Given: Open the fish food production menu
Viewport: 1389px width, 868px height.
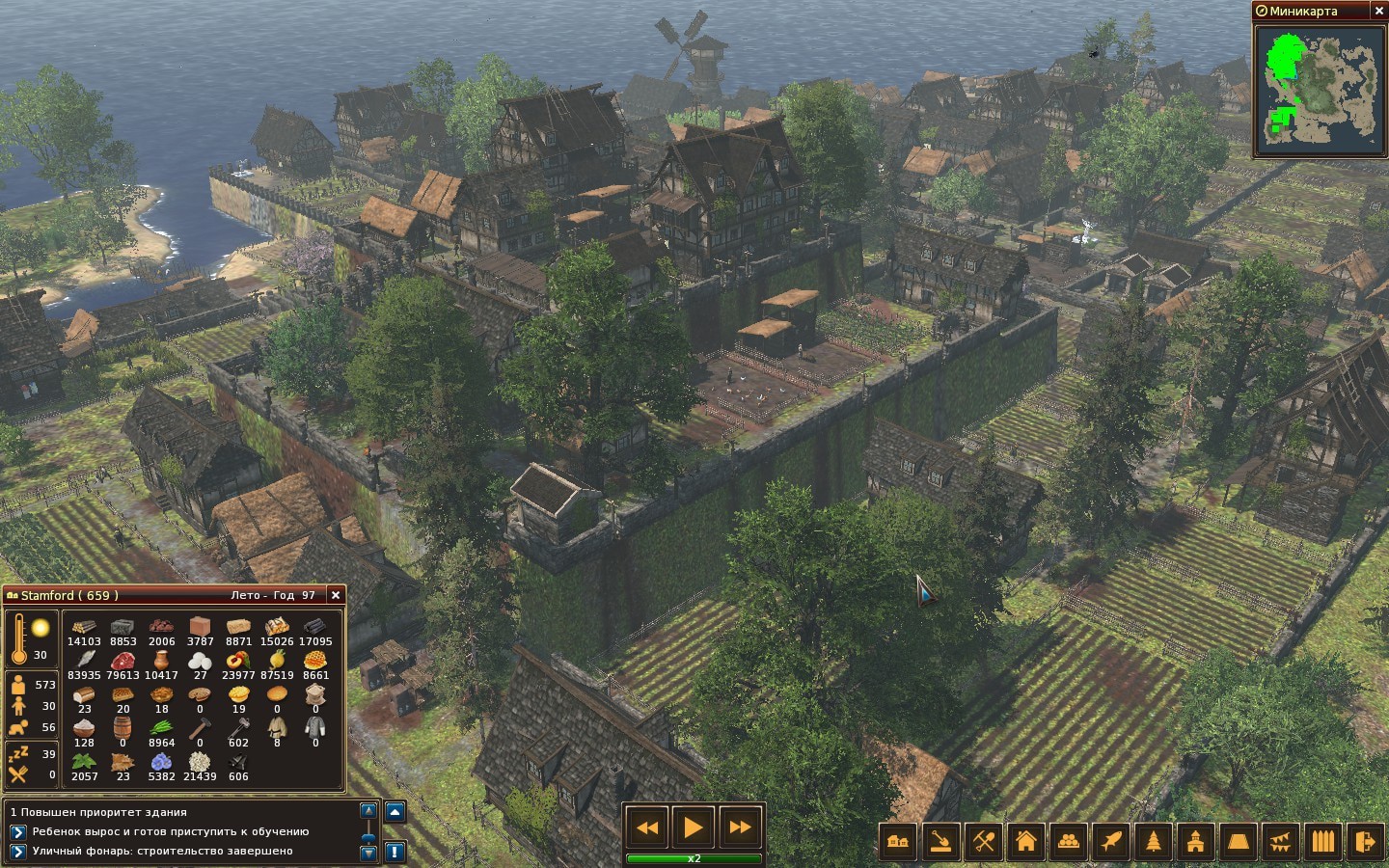Looking at the screenshot, I should click(x=1111, y=842).
